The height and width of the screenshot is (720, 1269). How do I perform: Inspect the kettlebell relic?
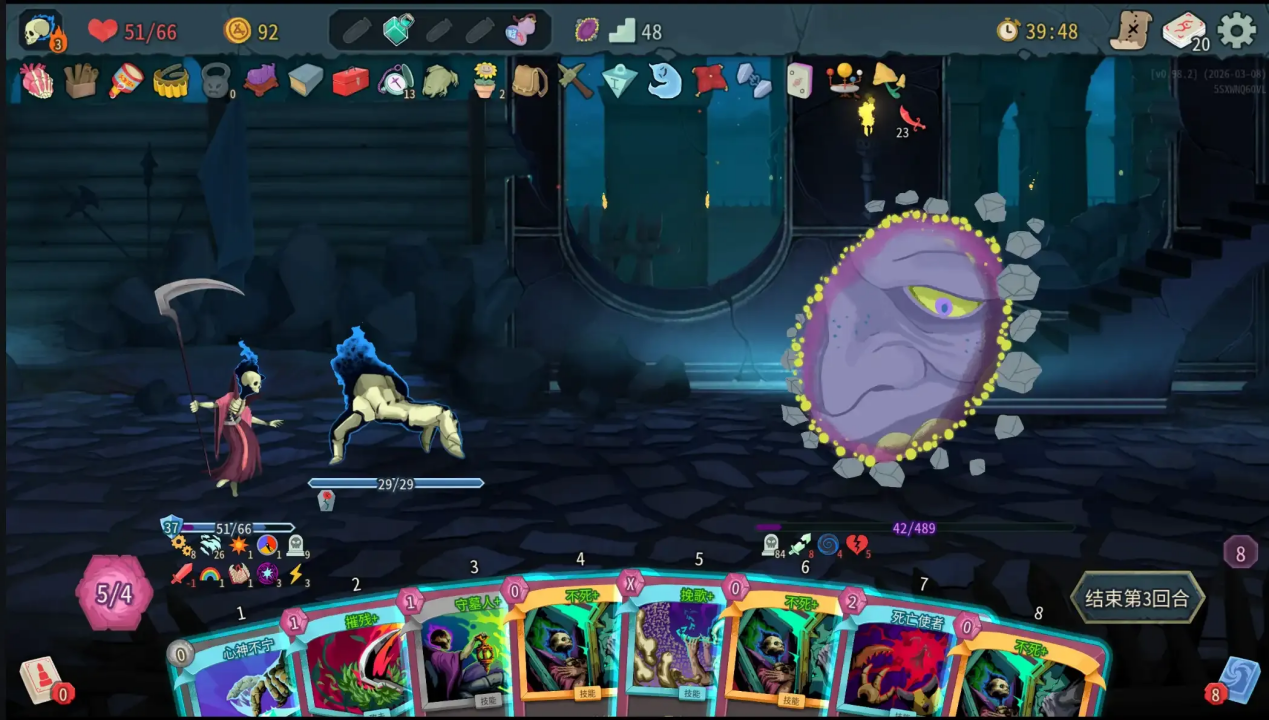click(216, 80)
